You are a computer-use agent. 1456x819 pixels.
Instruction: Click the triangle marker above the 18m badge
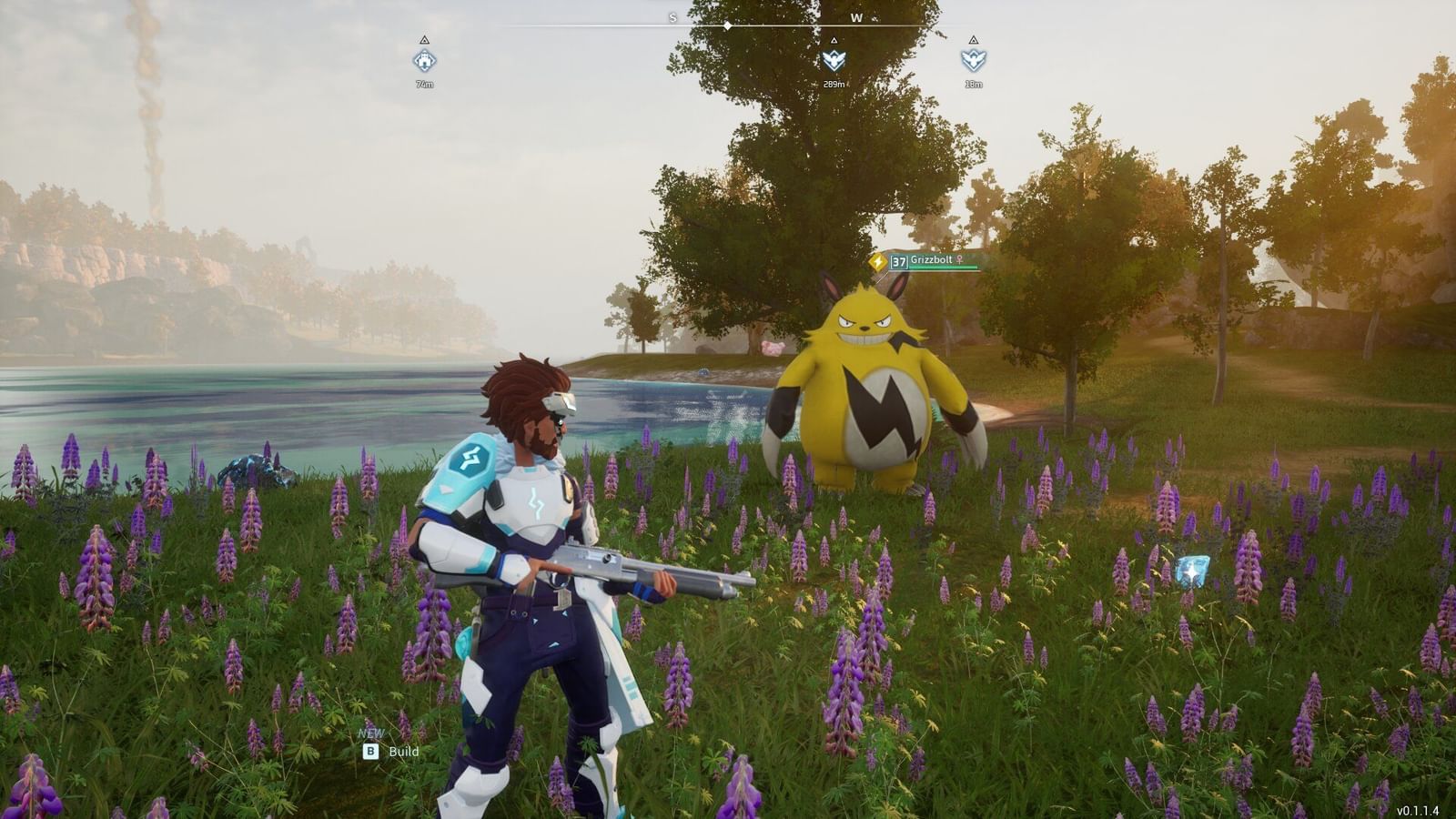point(974,40)
